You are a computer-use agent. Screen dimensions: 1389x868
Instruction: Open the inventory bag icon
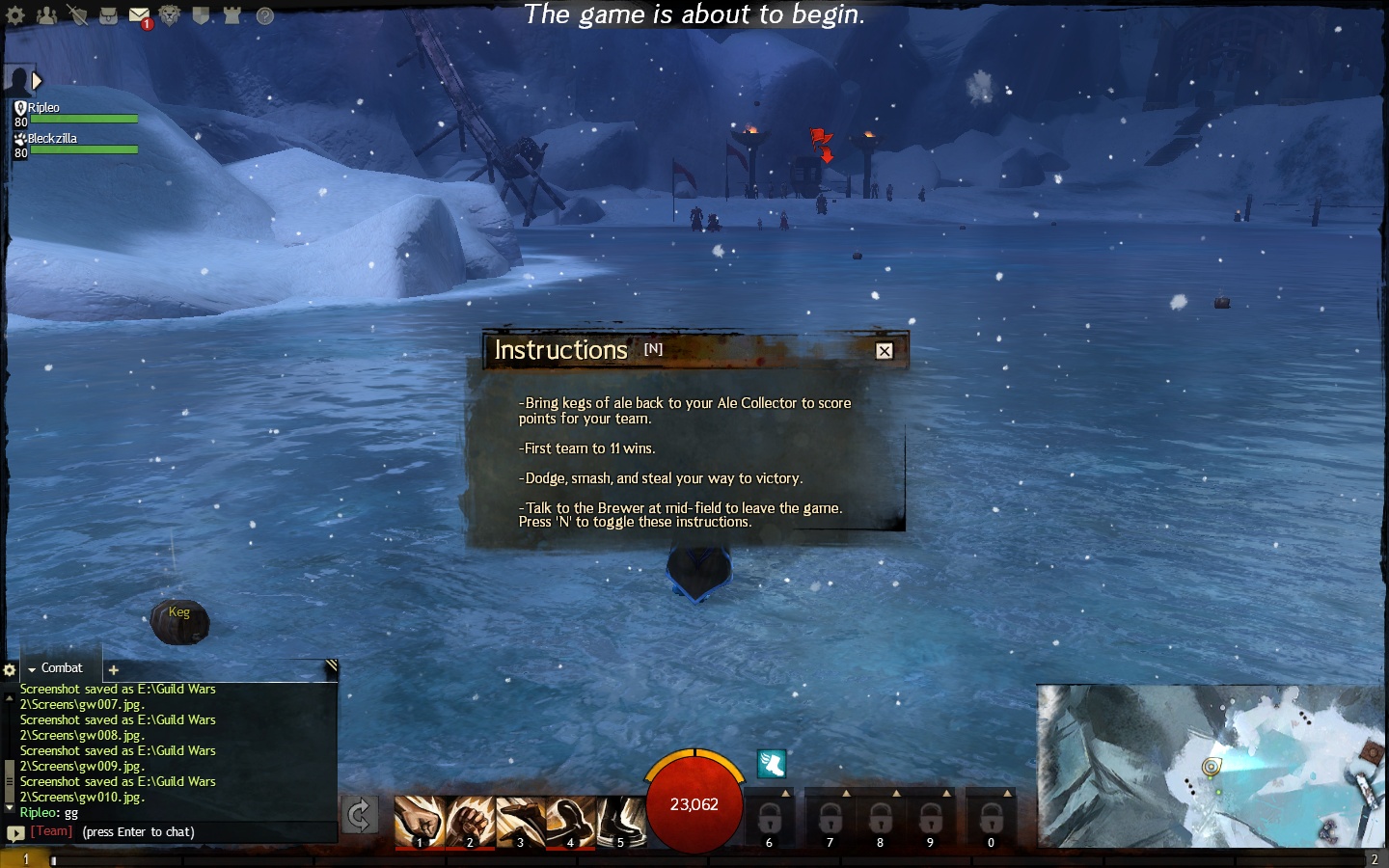108,15
